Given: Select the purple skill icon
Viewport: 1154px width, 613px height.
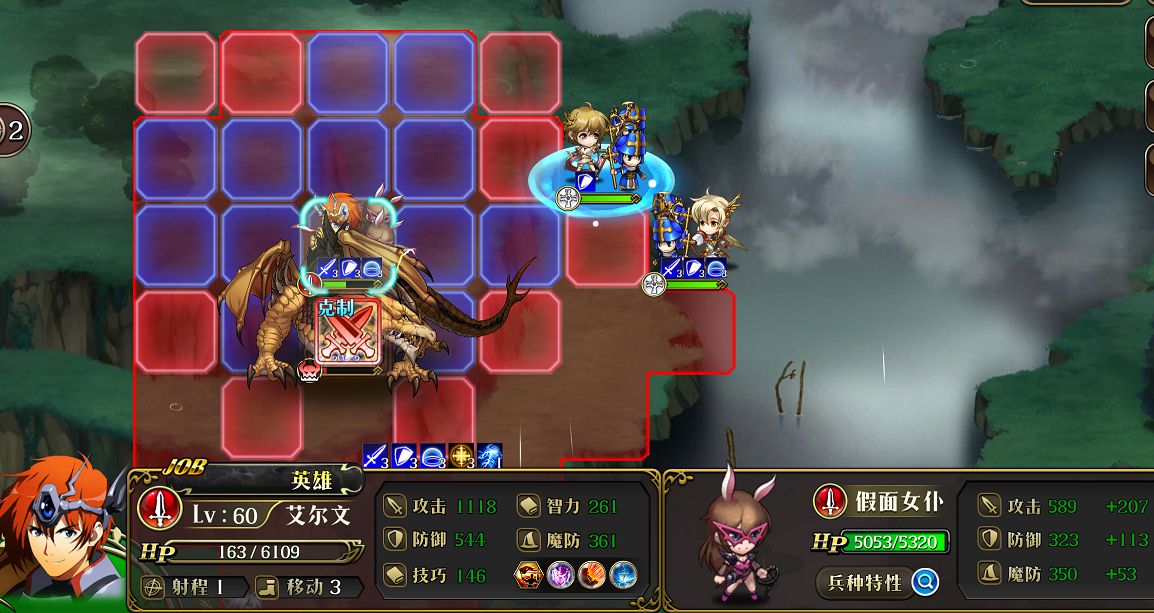Looking at the screenshot, I should pyautogui.click(x=560, y=575).
